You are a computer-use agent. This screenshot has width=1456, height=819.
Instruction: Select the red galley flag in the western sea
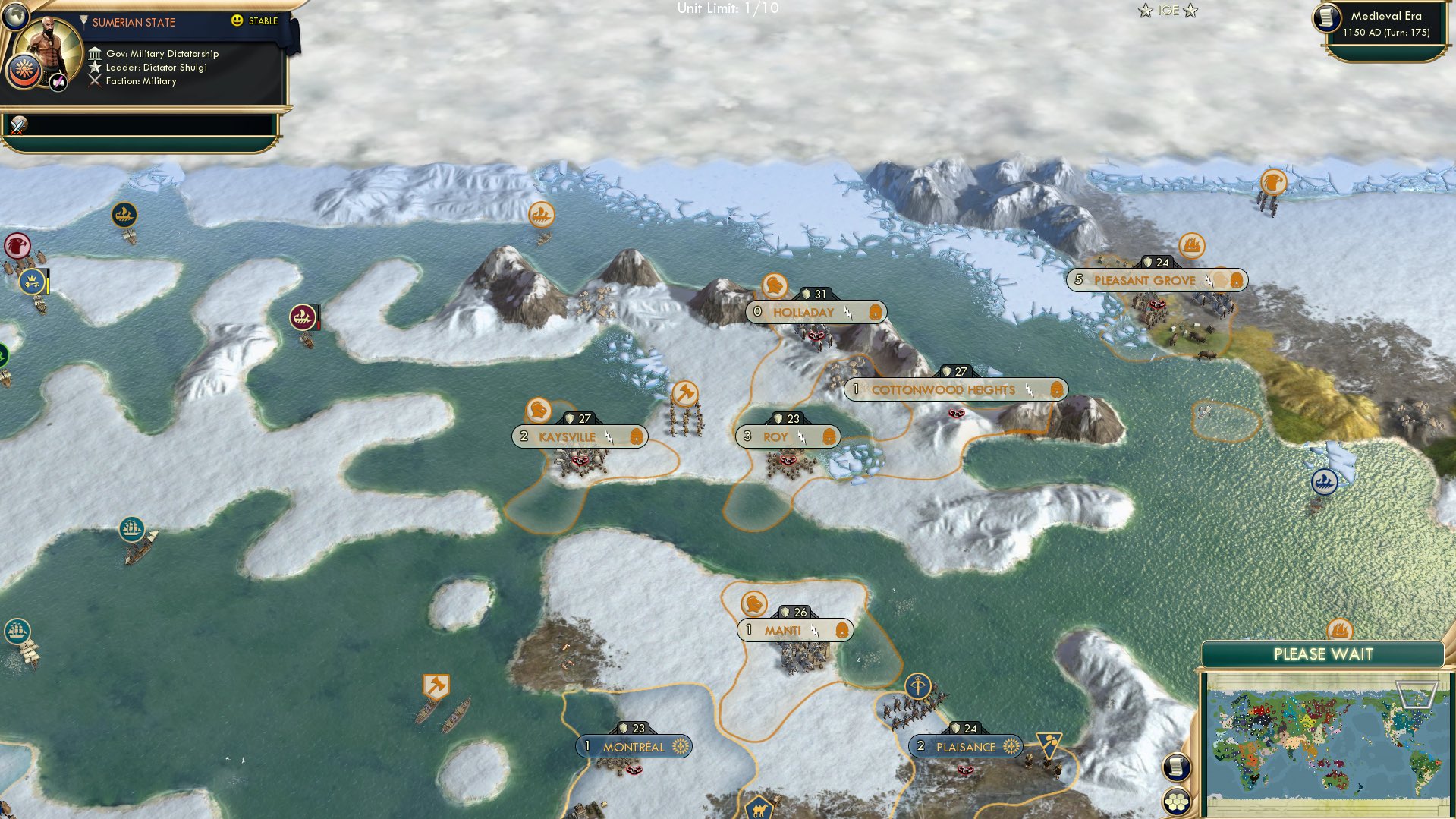(x=303, y=318)
